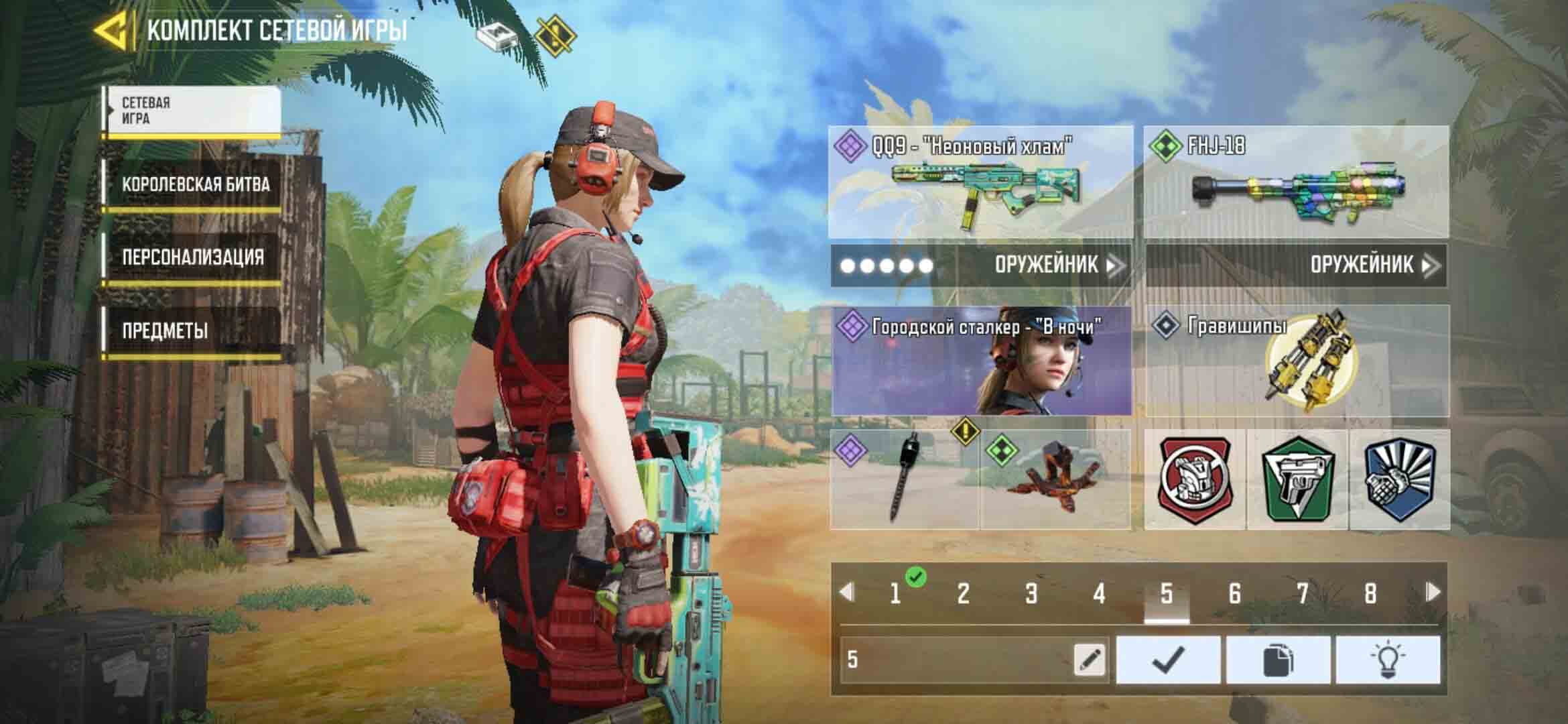Viewport: 1568px width, 724px height.
Task: Select the FHJ-18 secondary weapon slot
Action: point(1296,182)
